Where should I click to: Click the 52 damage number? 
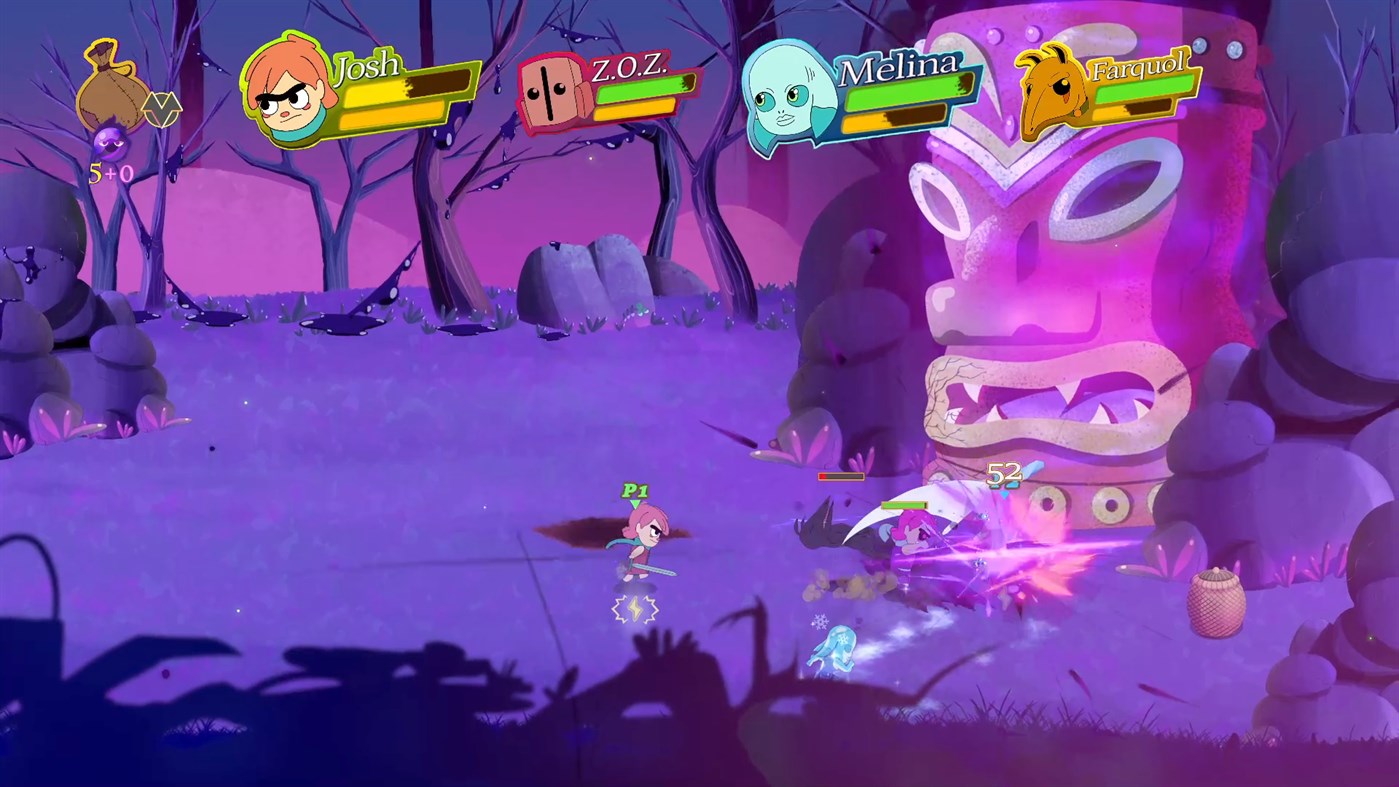[x=1002, y=474]
